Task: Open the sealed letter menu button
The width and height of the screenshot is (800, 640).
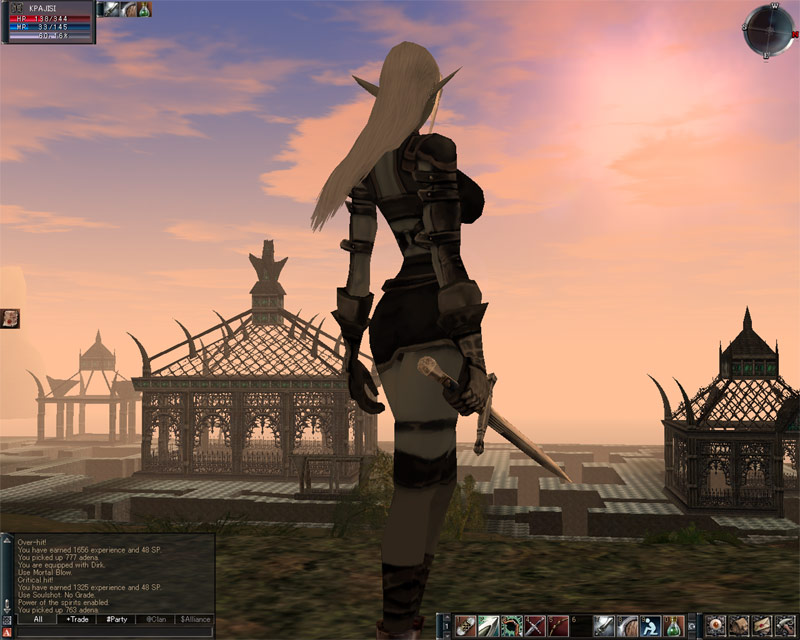Action: pyautogui.click(x=762, y=626)
